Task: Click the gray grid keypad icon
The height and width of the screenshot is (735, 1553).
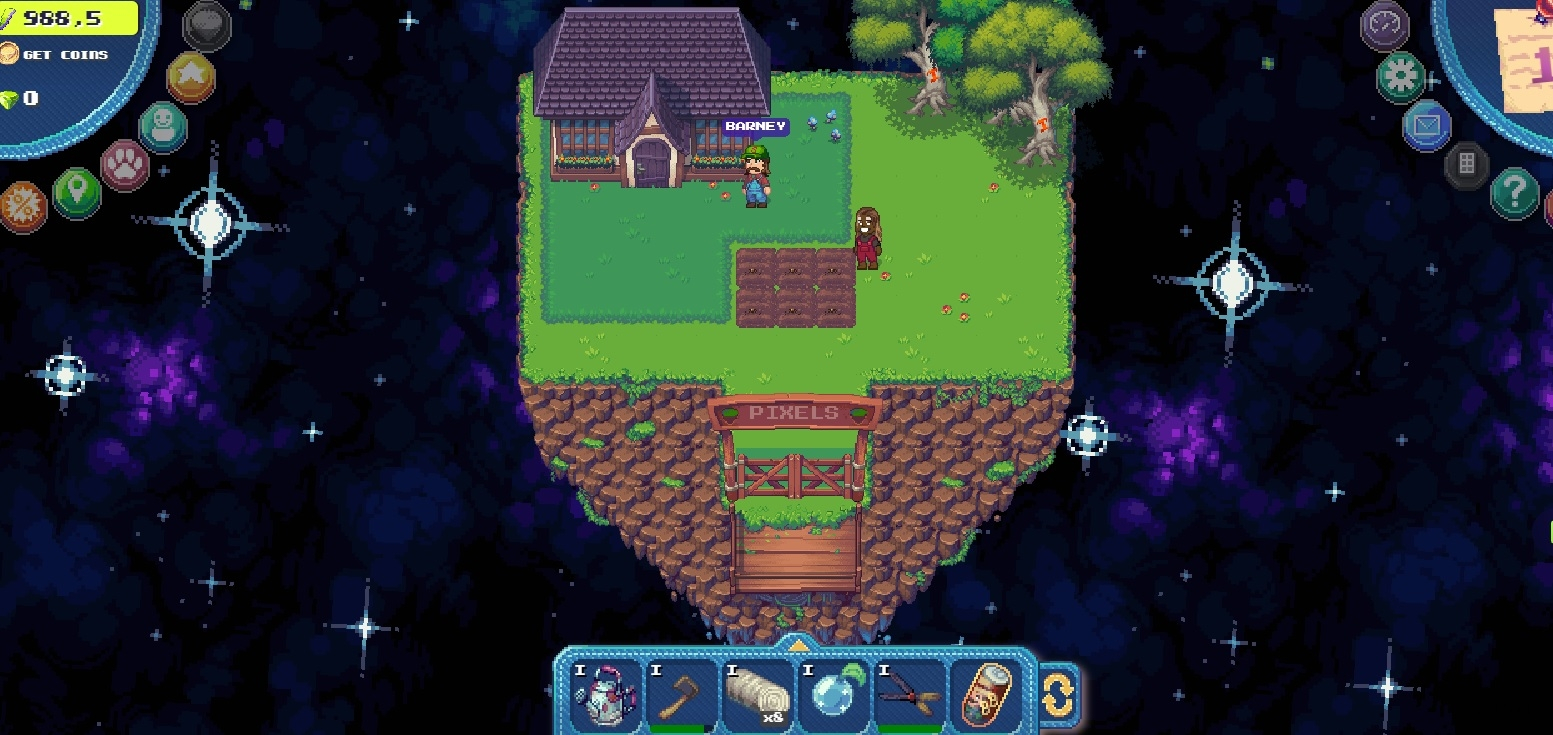Action: click(1467, 163)
